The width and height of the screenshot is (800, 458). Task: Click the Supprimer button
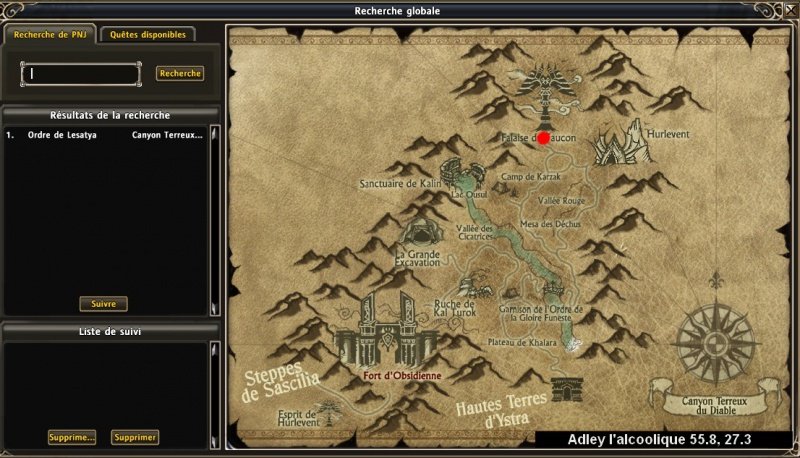[134, 437]
